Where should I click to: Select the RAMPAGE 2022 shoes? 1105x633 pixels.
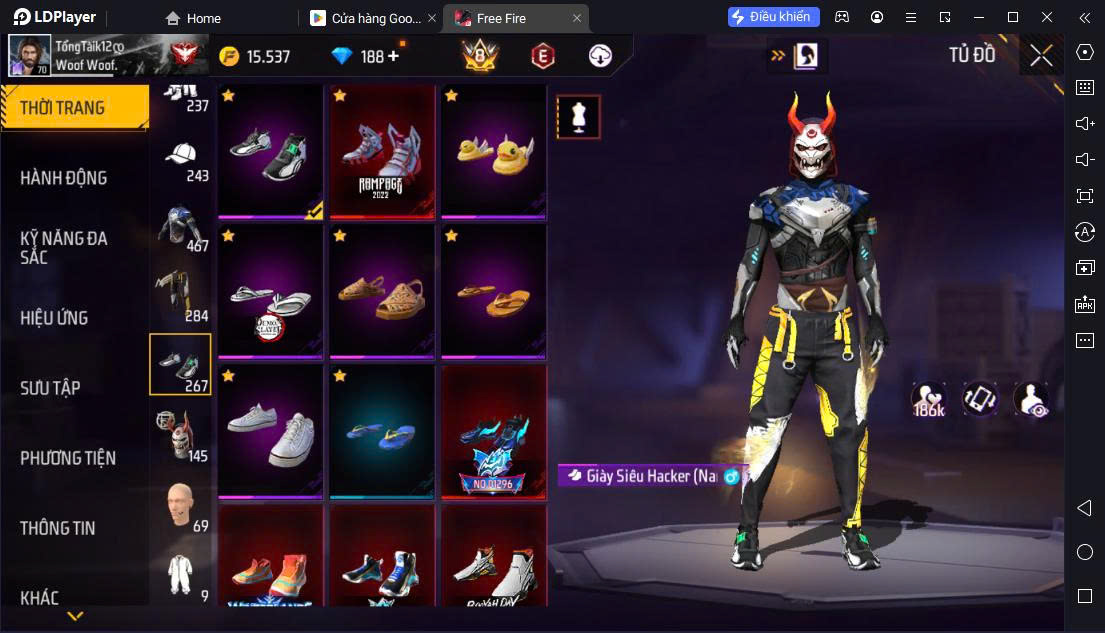382,152
